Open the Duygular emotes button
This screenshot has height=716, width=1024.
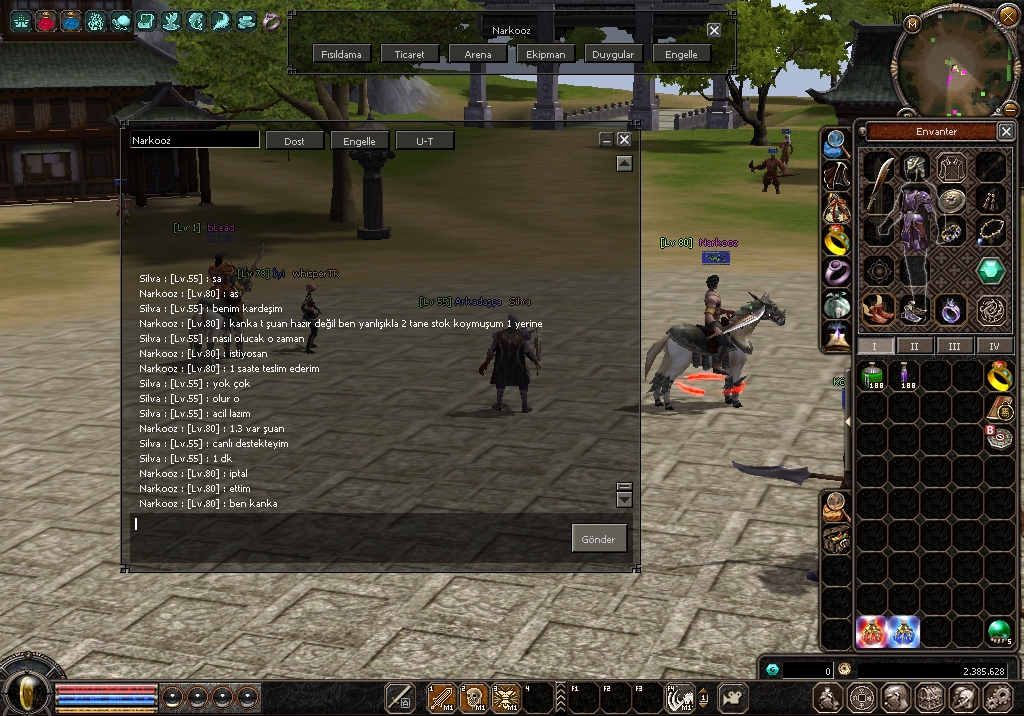613,54
